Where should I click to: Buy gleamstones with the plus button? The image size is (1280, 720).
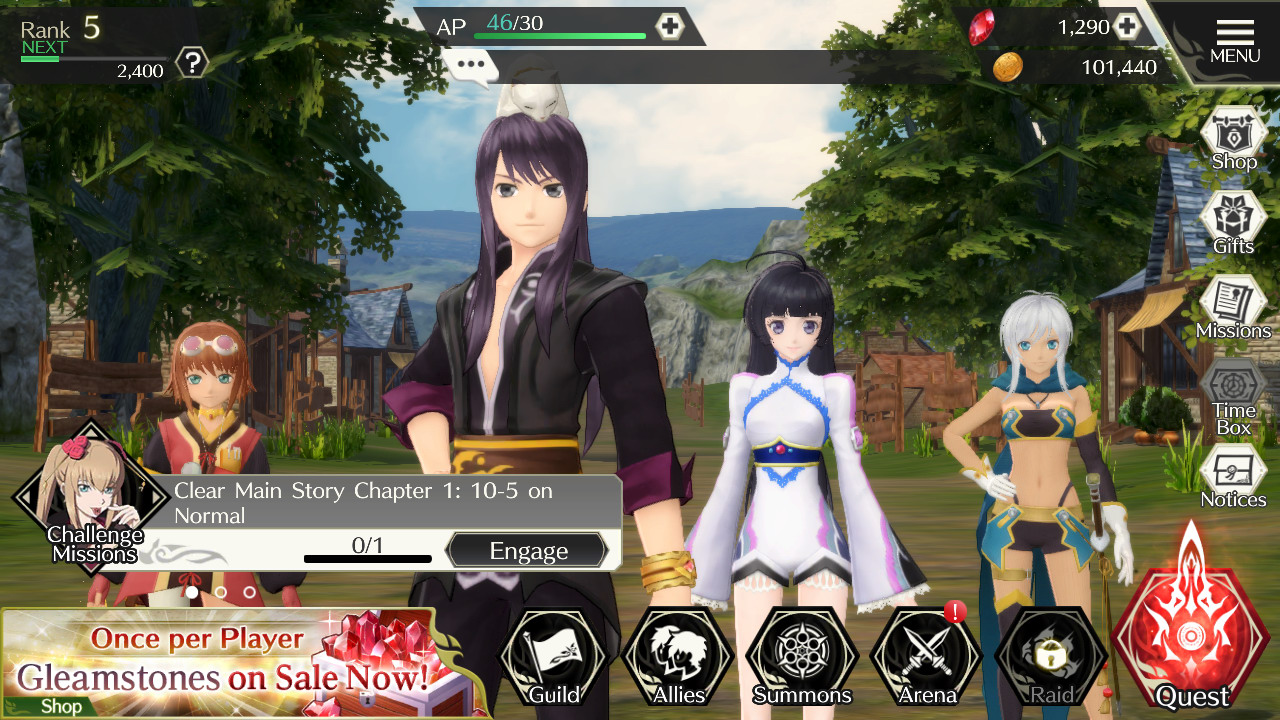[1127, 27]
